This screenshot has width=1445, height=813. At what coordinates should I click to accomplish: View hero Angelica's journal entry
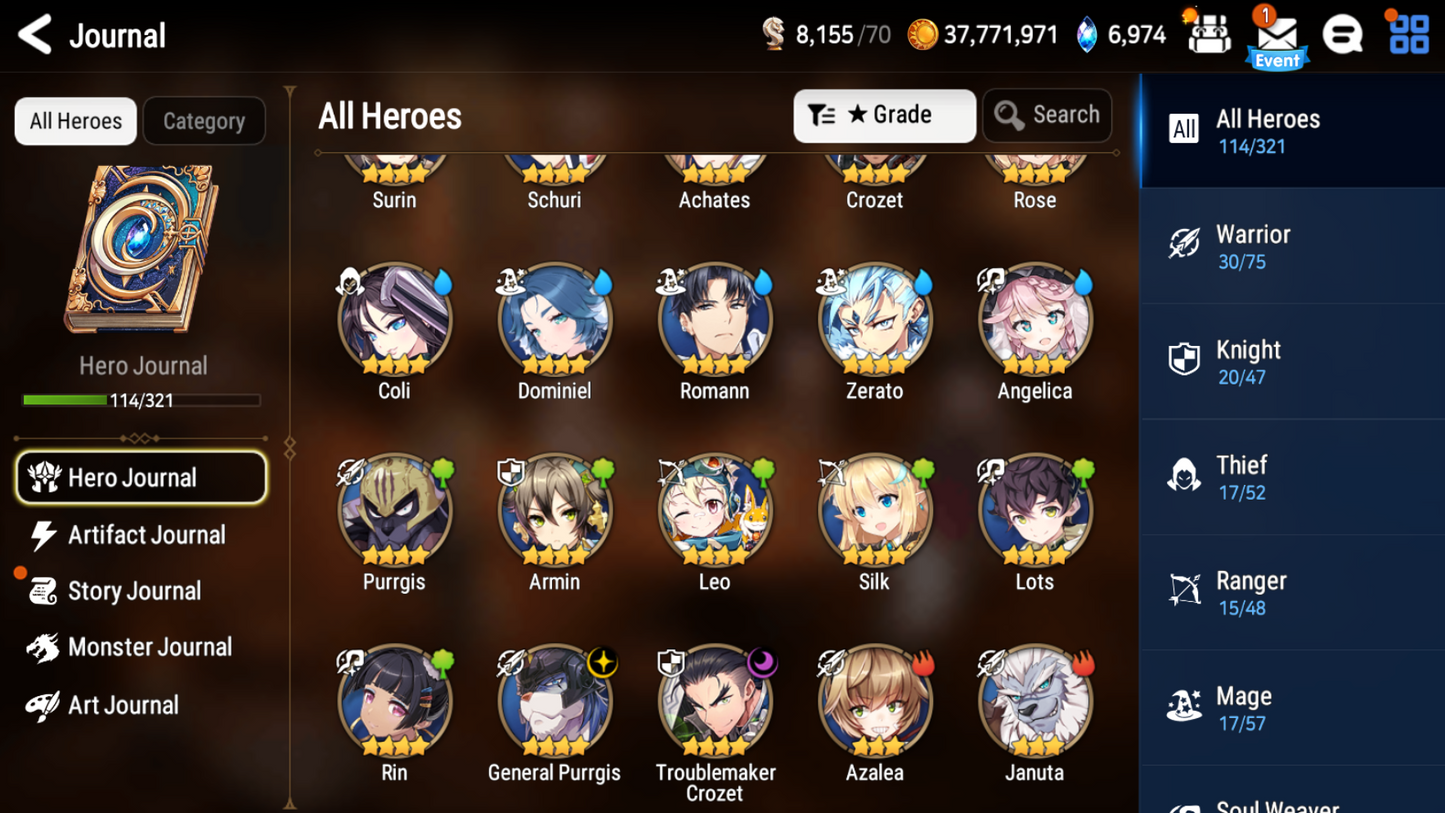(x=1034, y=320)
